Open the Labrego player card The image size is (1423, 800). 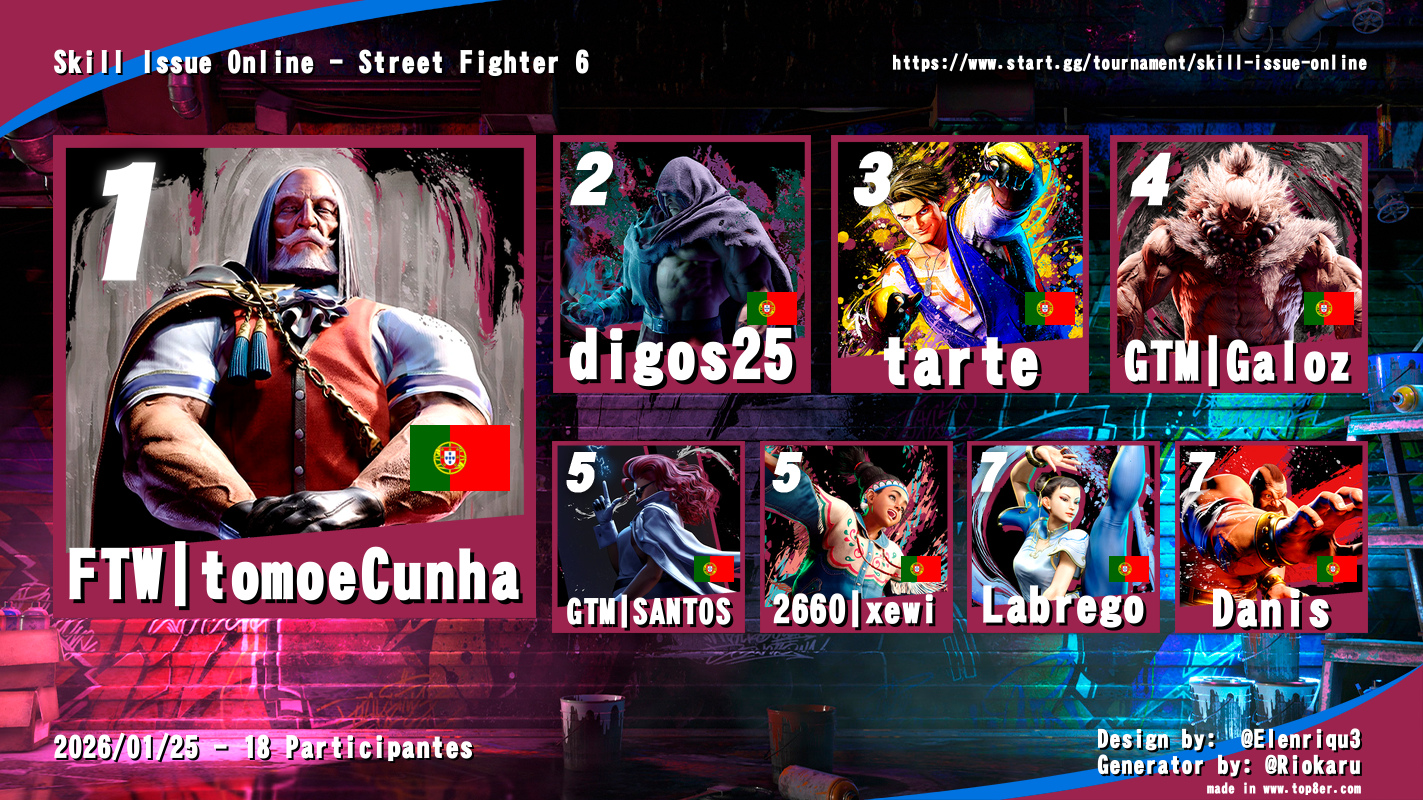(1063, 537)
